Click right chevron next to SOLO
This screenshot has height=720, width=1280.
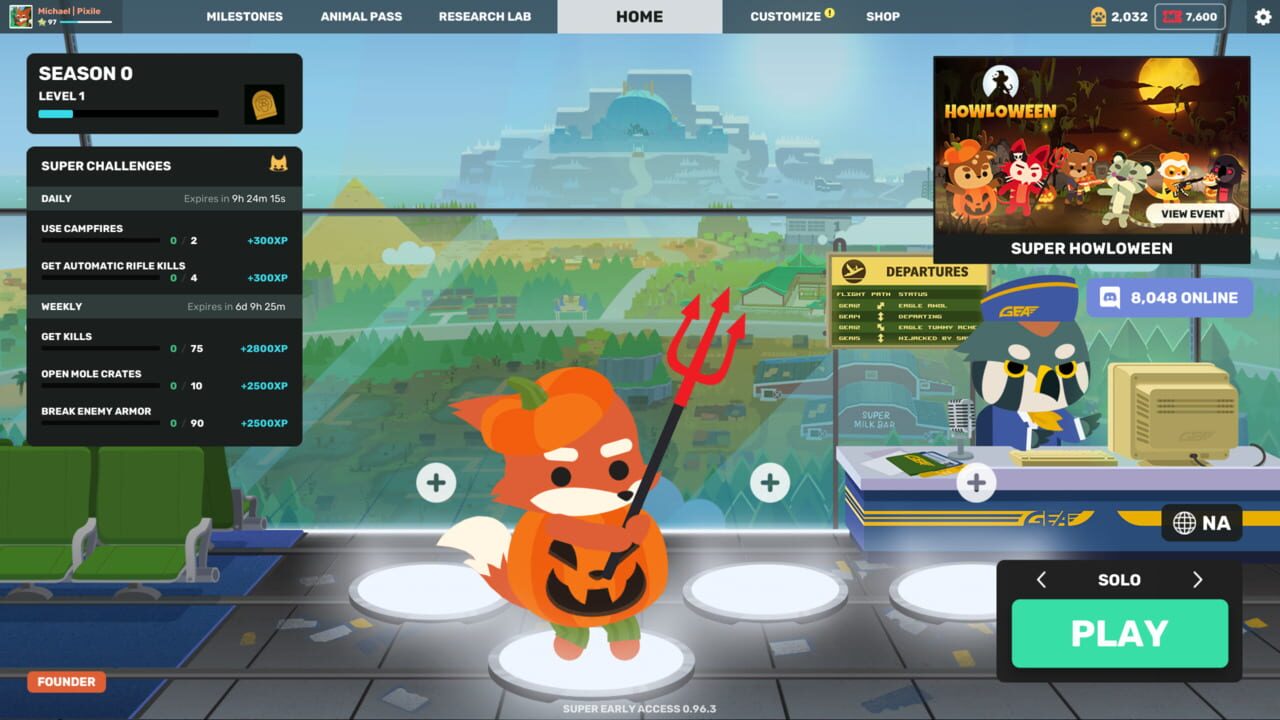click(x=1198, y=580)
